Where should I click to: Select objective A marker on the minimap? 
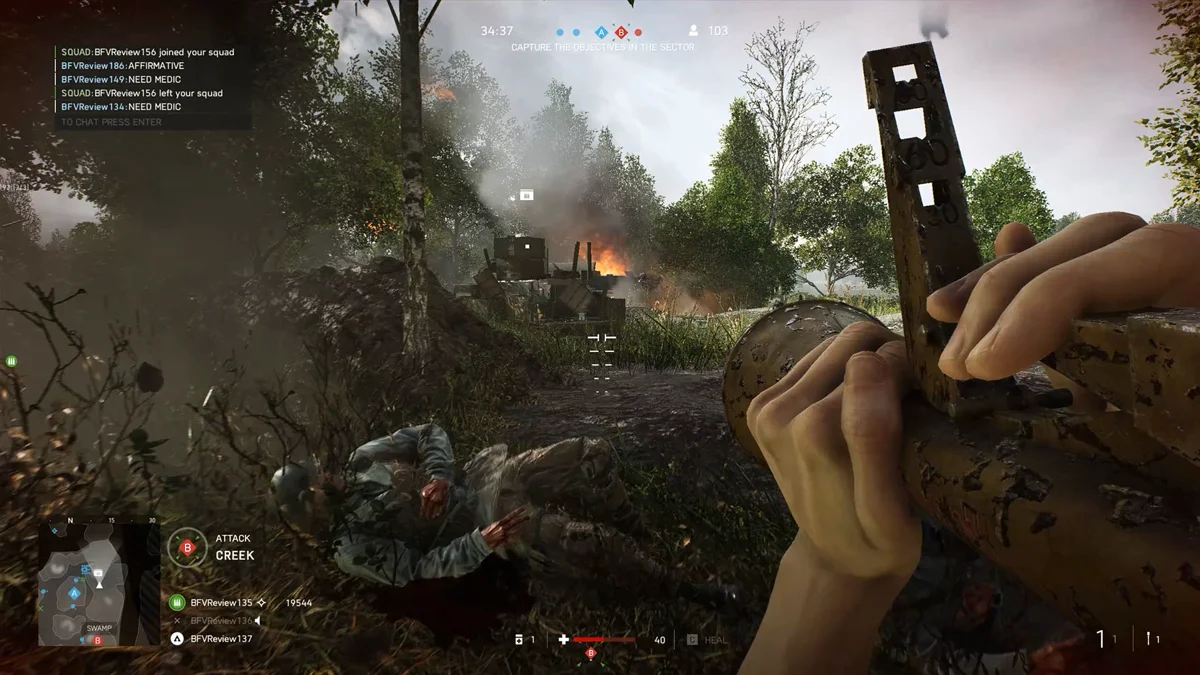[74, 593]
